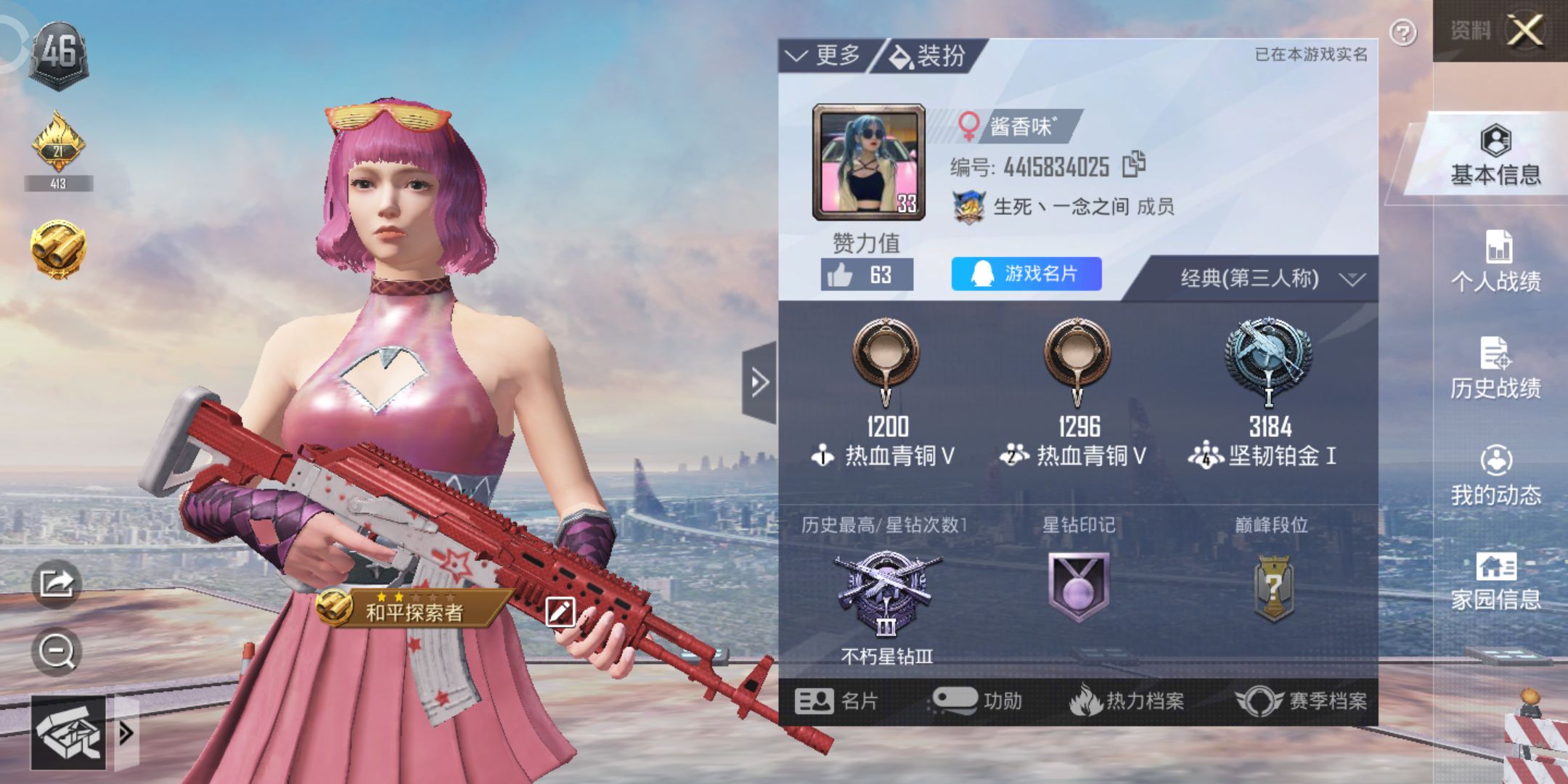Click the zoom-out magnifier icon

(58, 651)
